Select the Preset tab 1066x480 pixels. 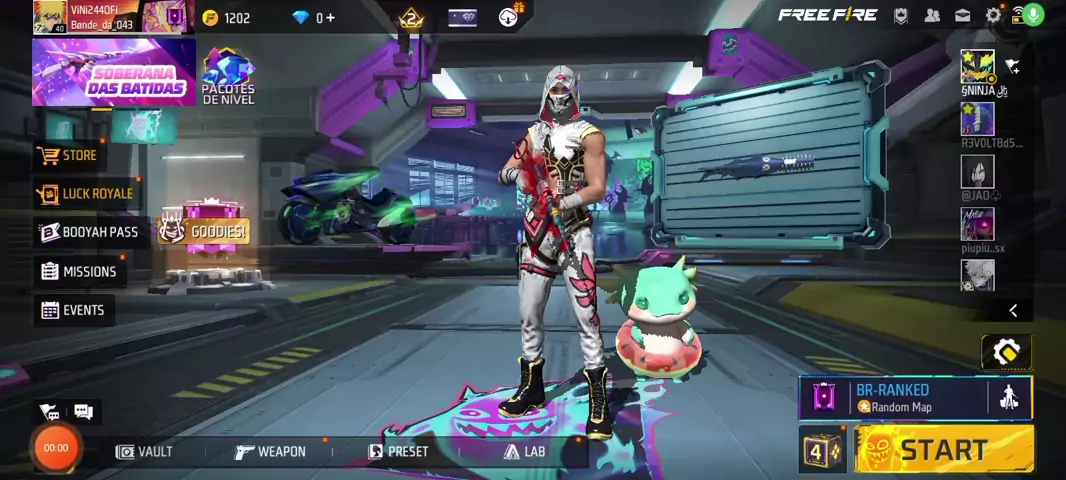[398, 452]
